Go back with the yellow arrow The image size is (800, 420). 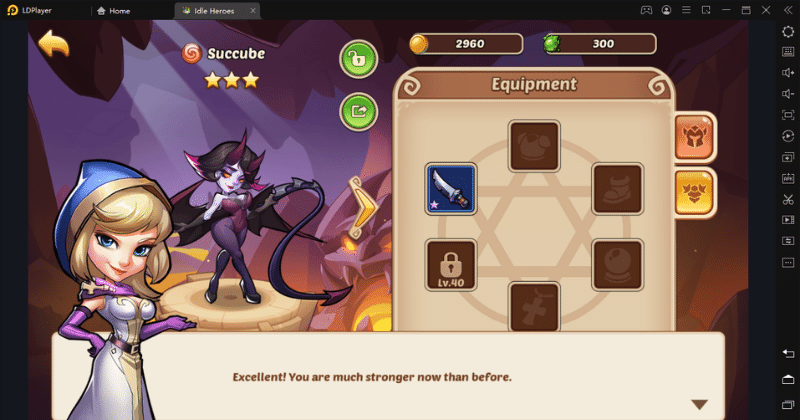click(x=53, y=45)
